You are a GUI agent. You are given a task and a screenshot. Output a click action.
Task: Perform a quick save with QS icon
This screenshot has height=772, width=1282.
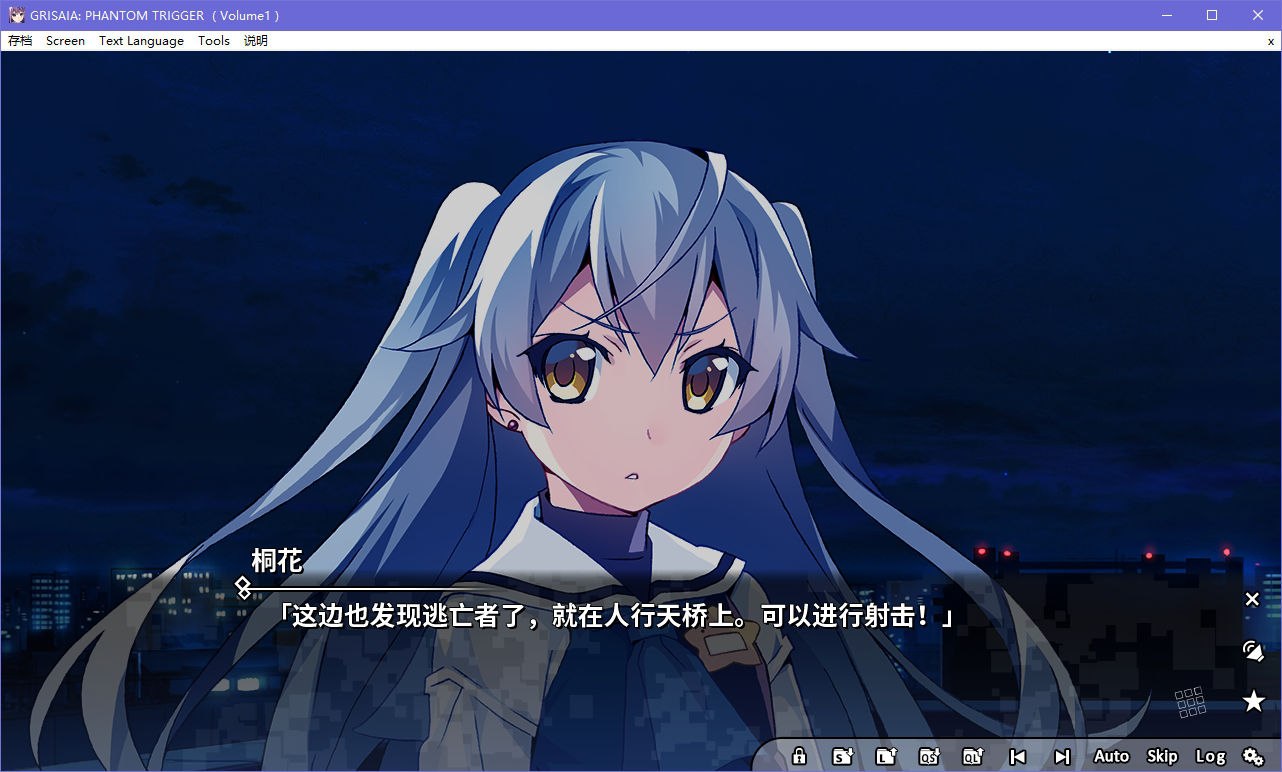click(929, 757)
